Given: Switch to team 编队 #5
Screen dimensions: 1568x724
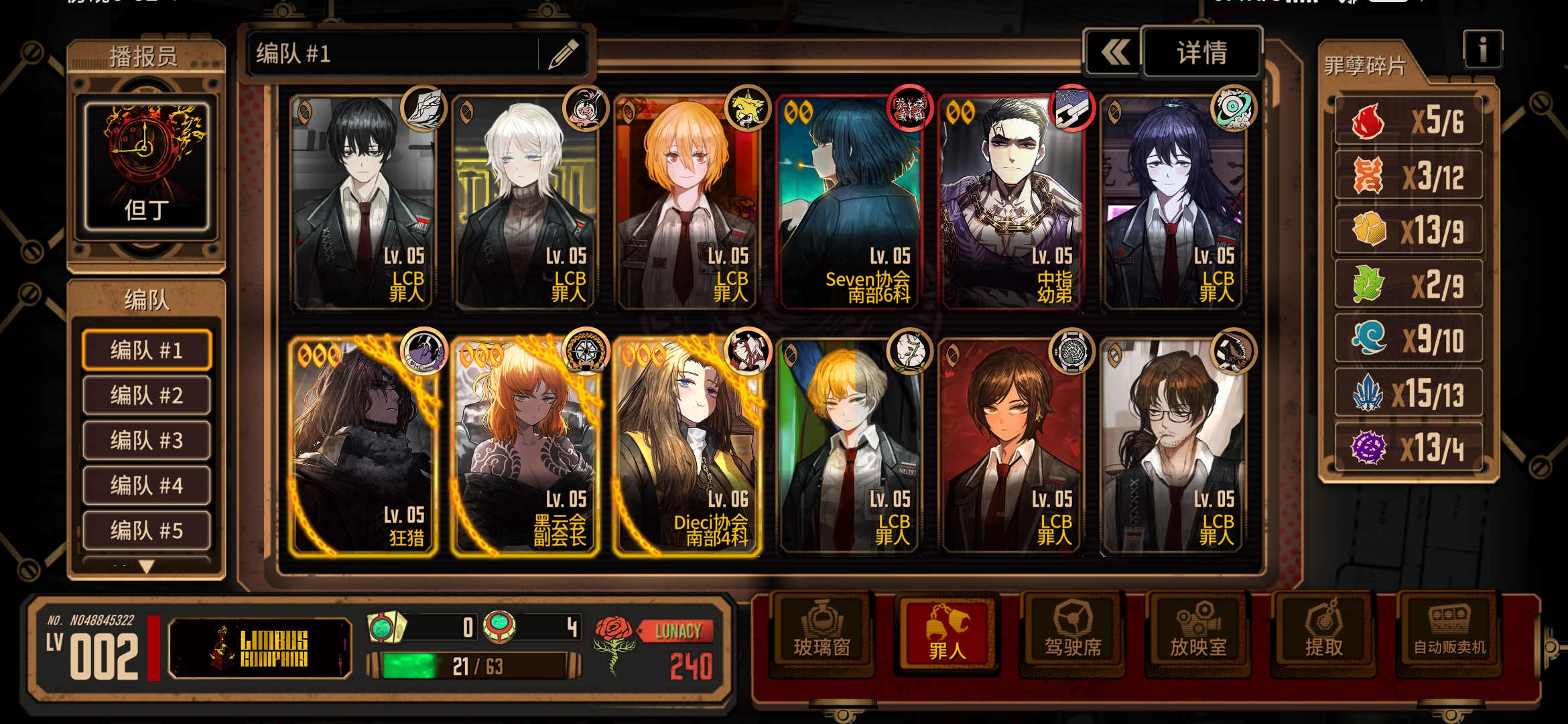Looking at the screenshot, I should point(146,530).
